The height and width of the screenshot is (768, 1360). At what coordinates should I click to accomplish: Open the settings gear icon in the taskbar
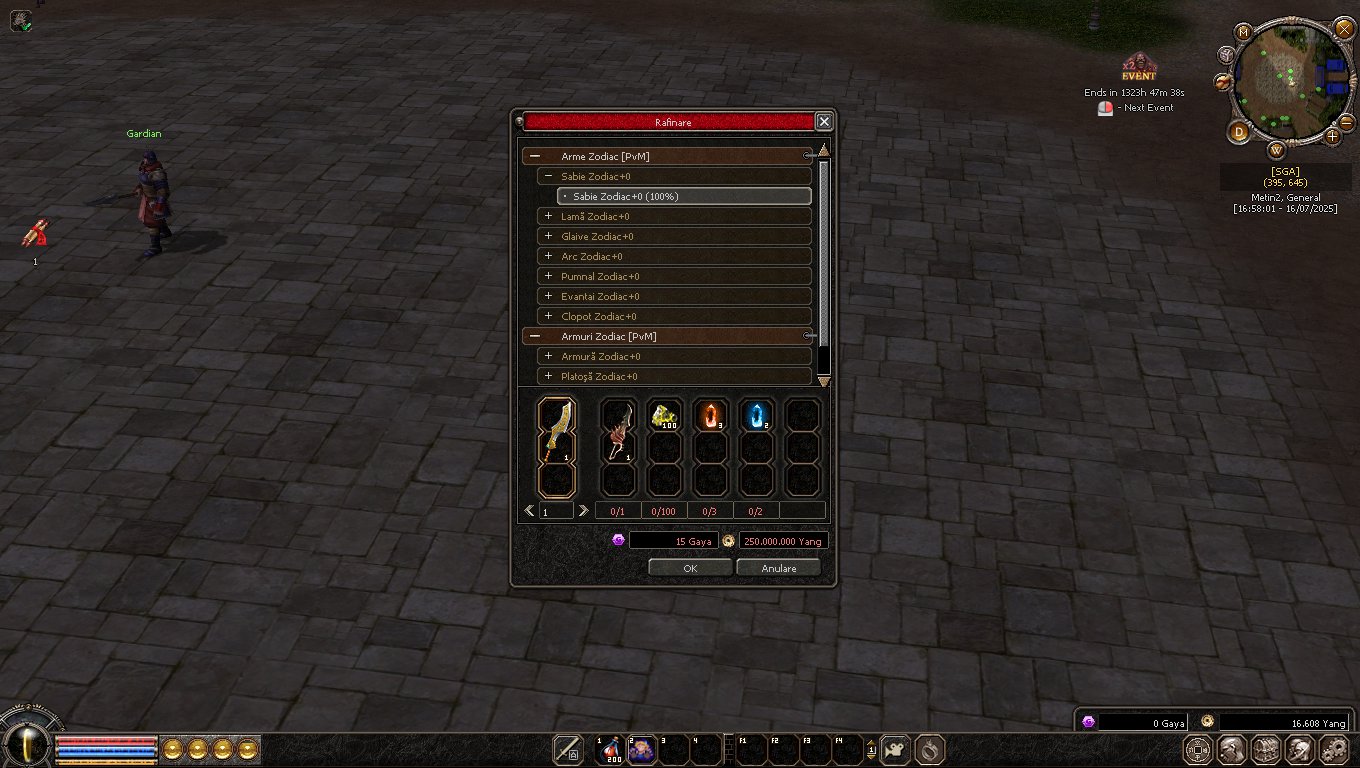pyautogui.click(x=1335, y=749)
